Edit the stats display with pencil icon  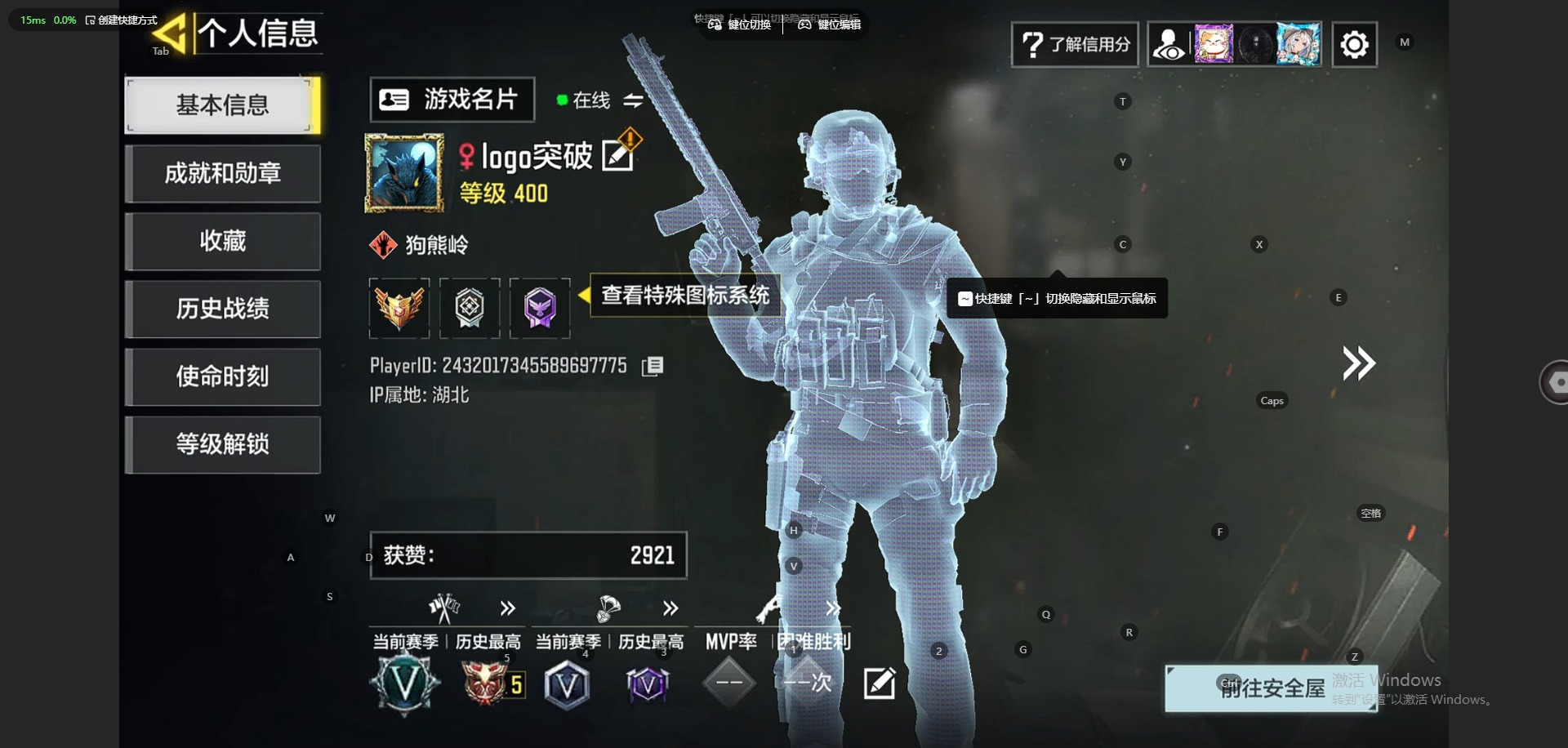880,683
